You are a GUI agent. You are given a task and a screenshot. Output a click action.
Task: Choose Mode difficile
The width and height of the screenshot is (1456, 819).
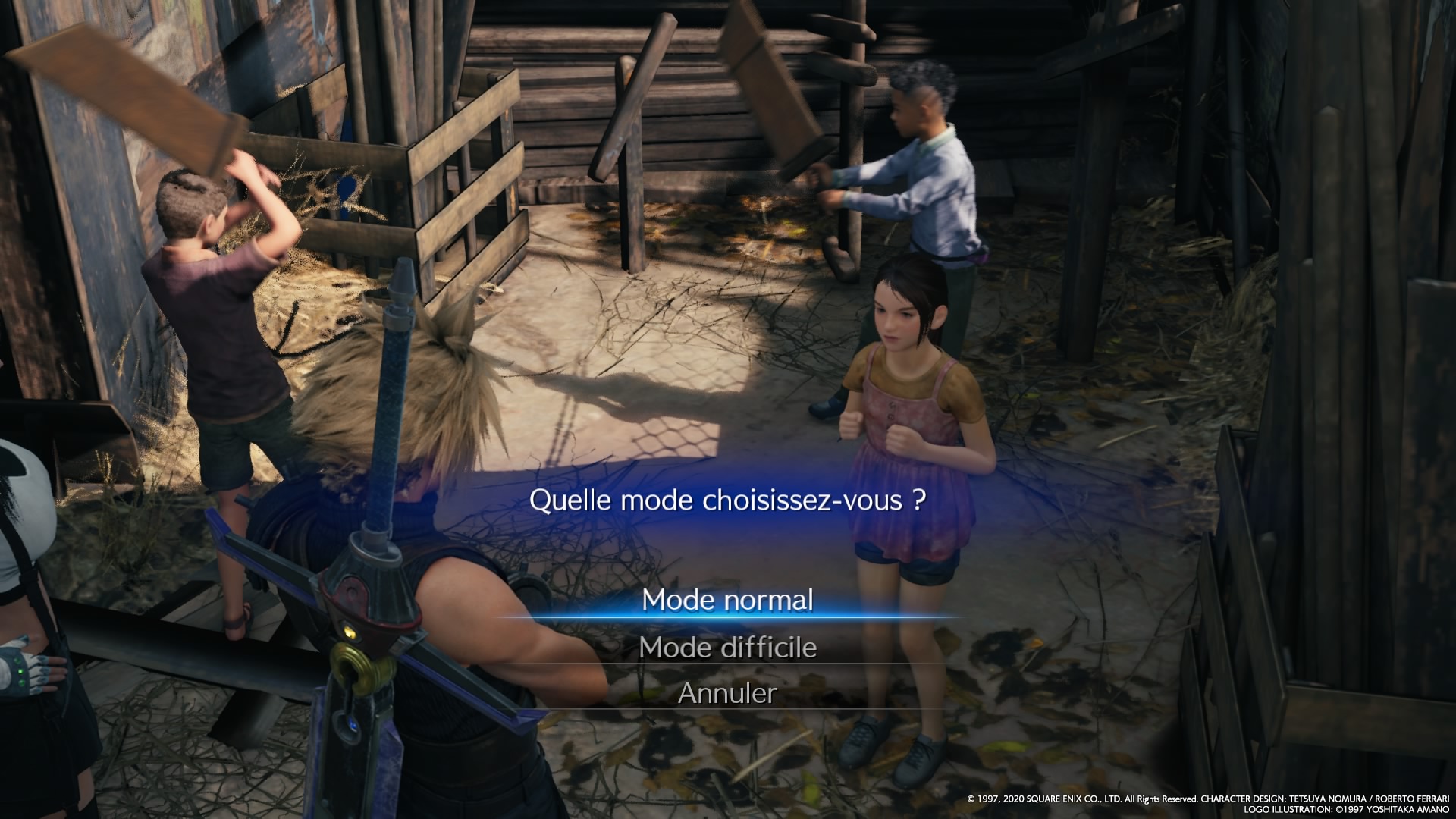click(727, 648)
